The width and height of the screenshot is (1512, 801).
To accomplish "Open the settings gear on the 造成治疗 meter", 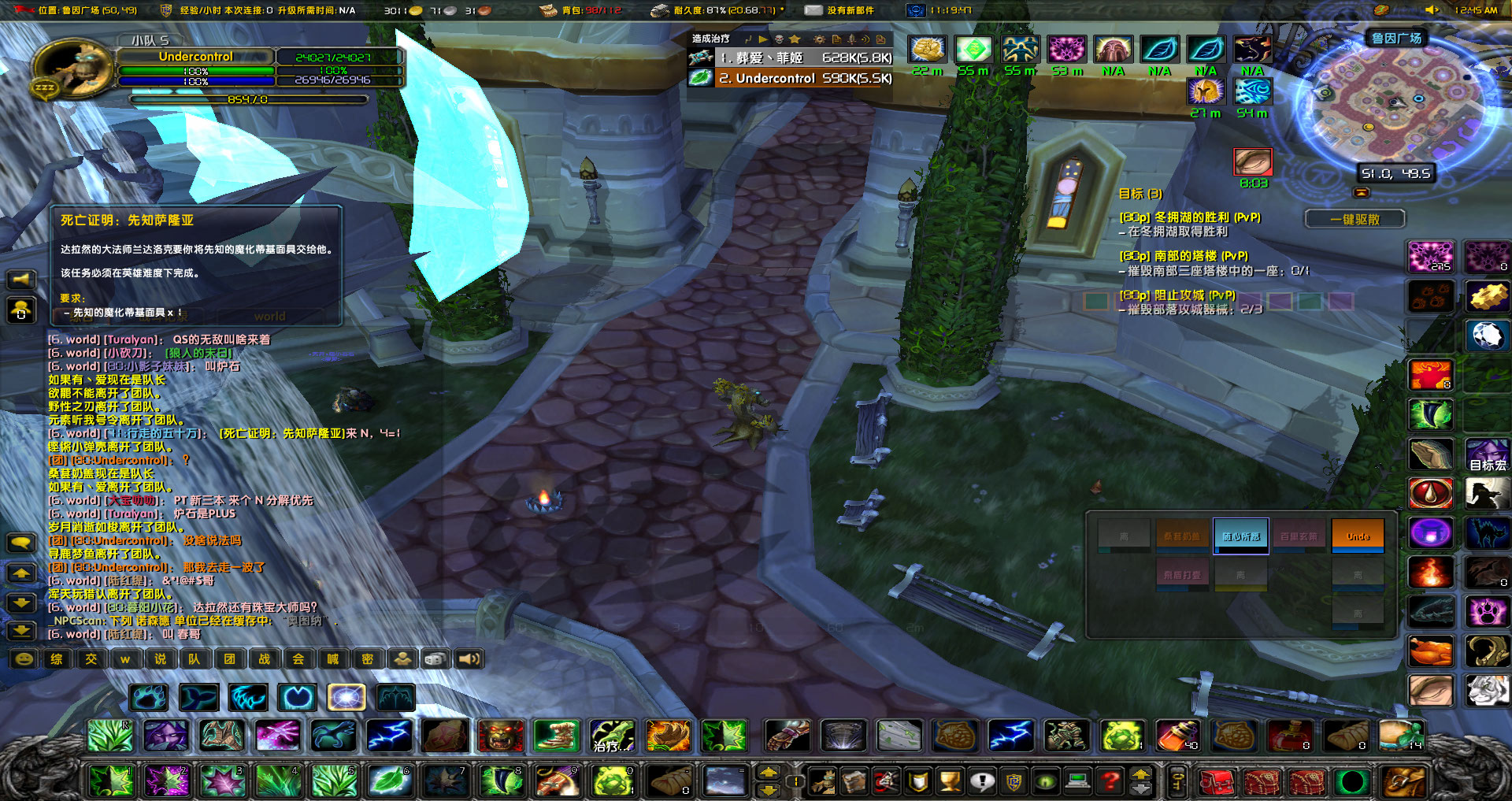I will pyautogui.click(x=820, y=40).
